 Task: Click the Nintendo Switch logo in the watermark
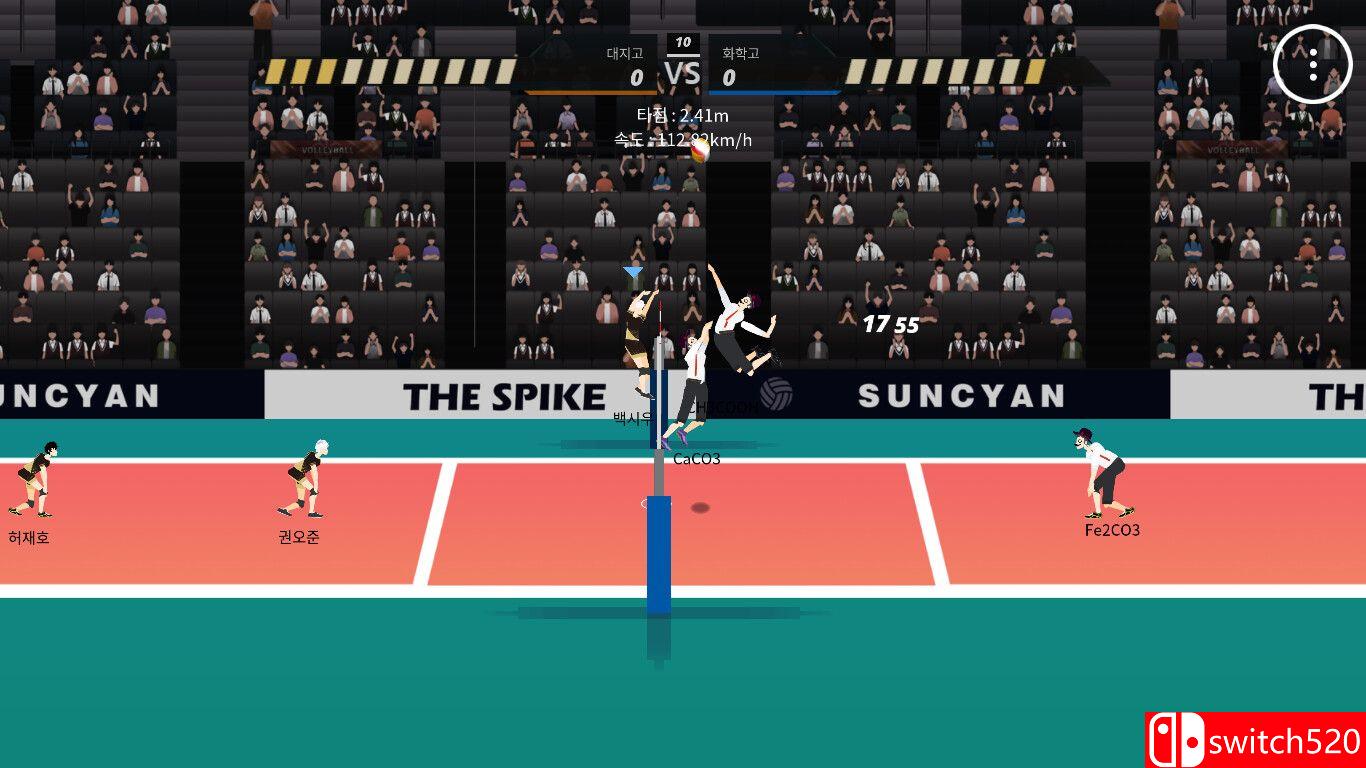click(x=1176, y=740)
